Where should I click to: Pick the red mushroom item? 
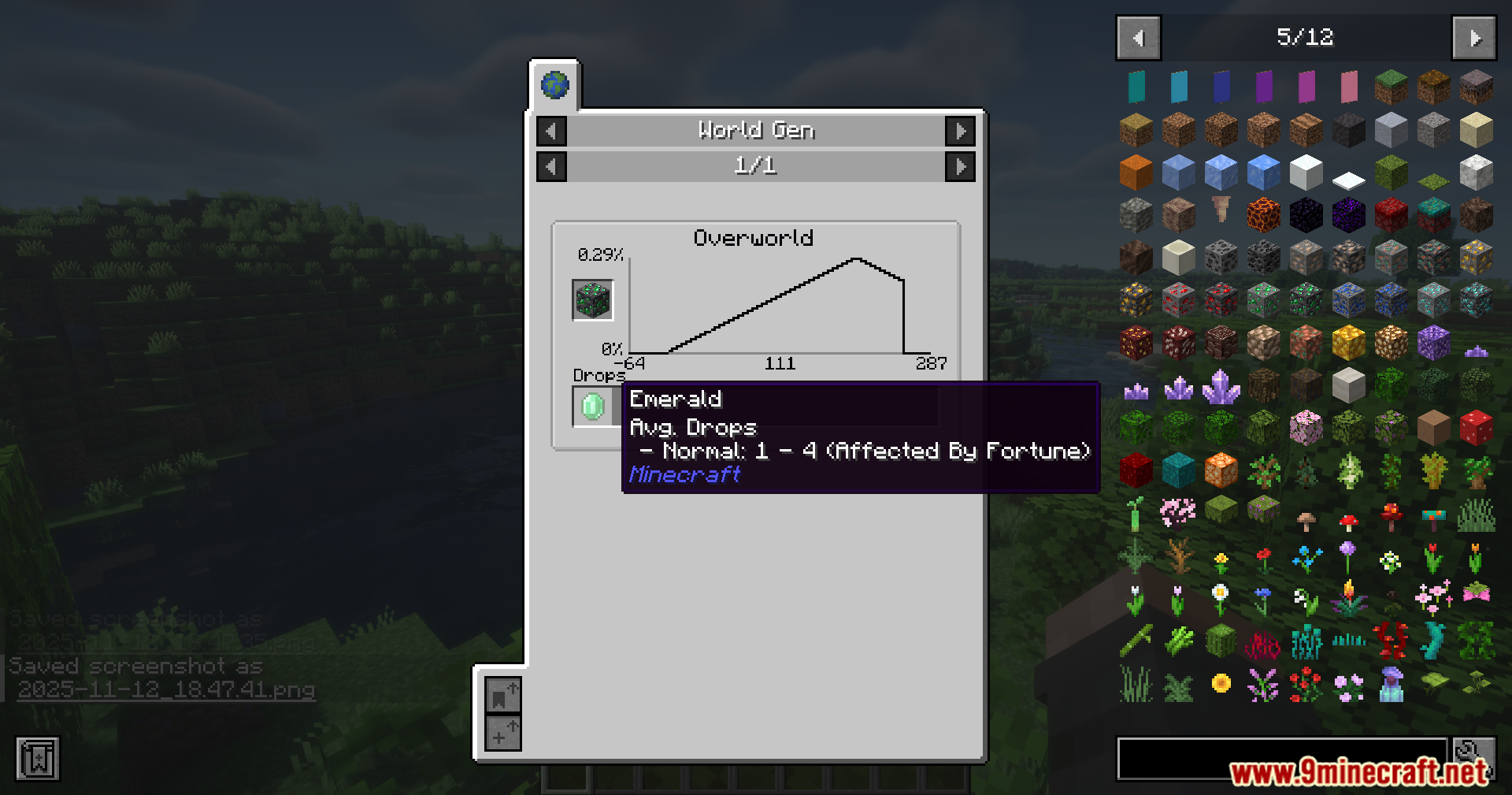pos(1348,520)
